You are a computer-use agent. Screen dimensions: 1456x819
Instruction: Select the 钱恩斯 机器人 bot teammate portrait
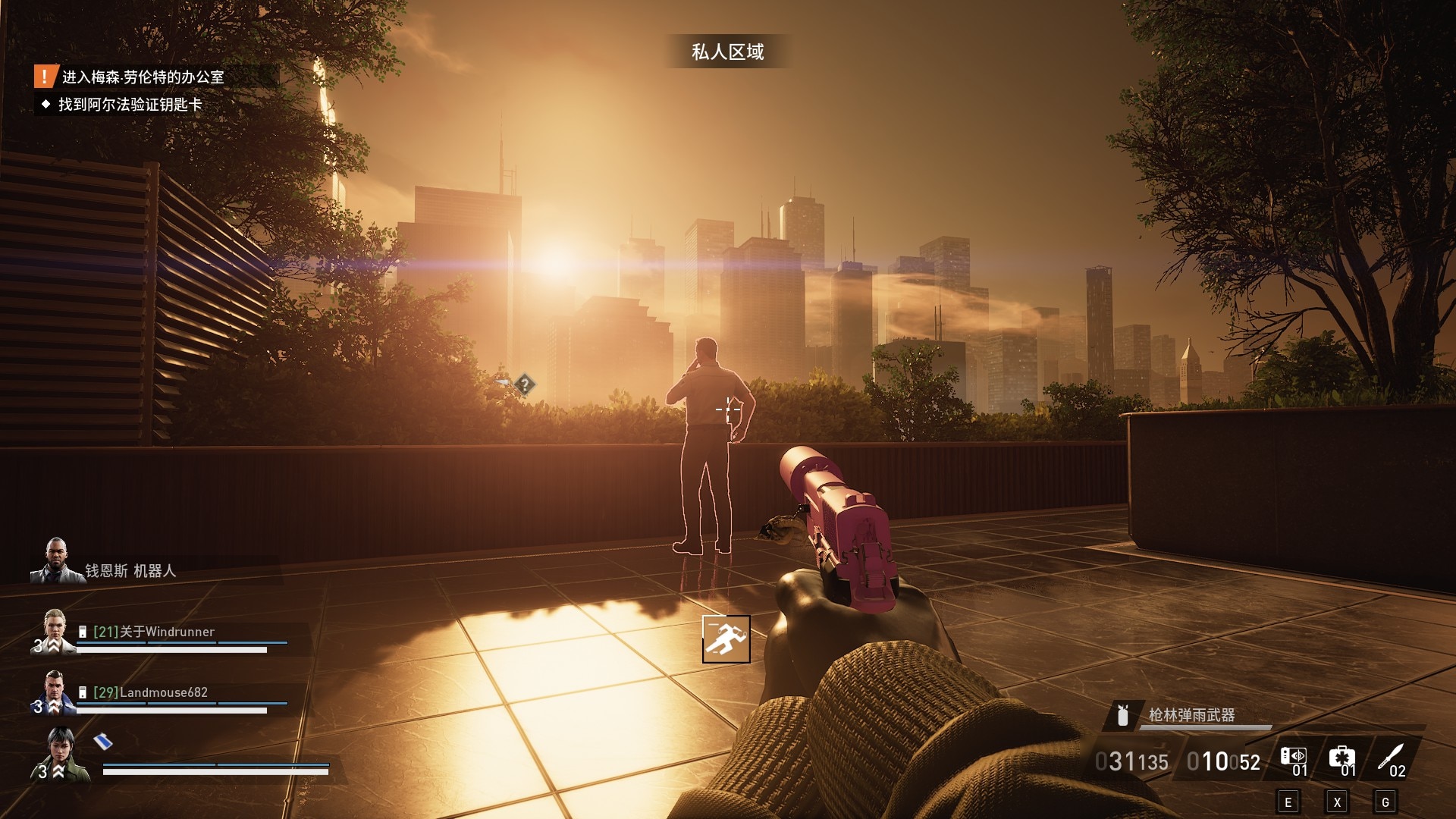(55, 562)
